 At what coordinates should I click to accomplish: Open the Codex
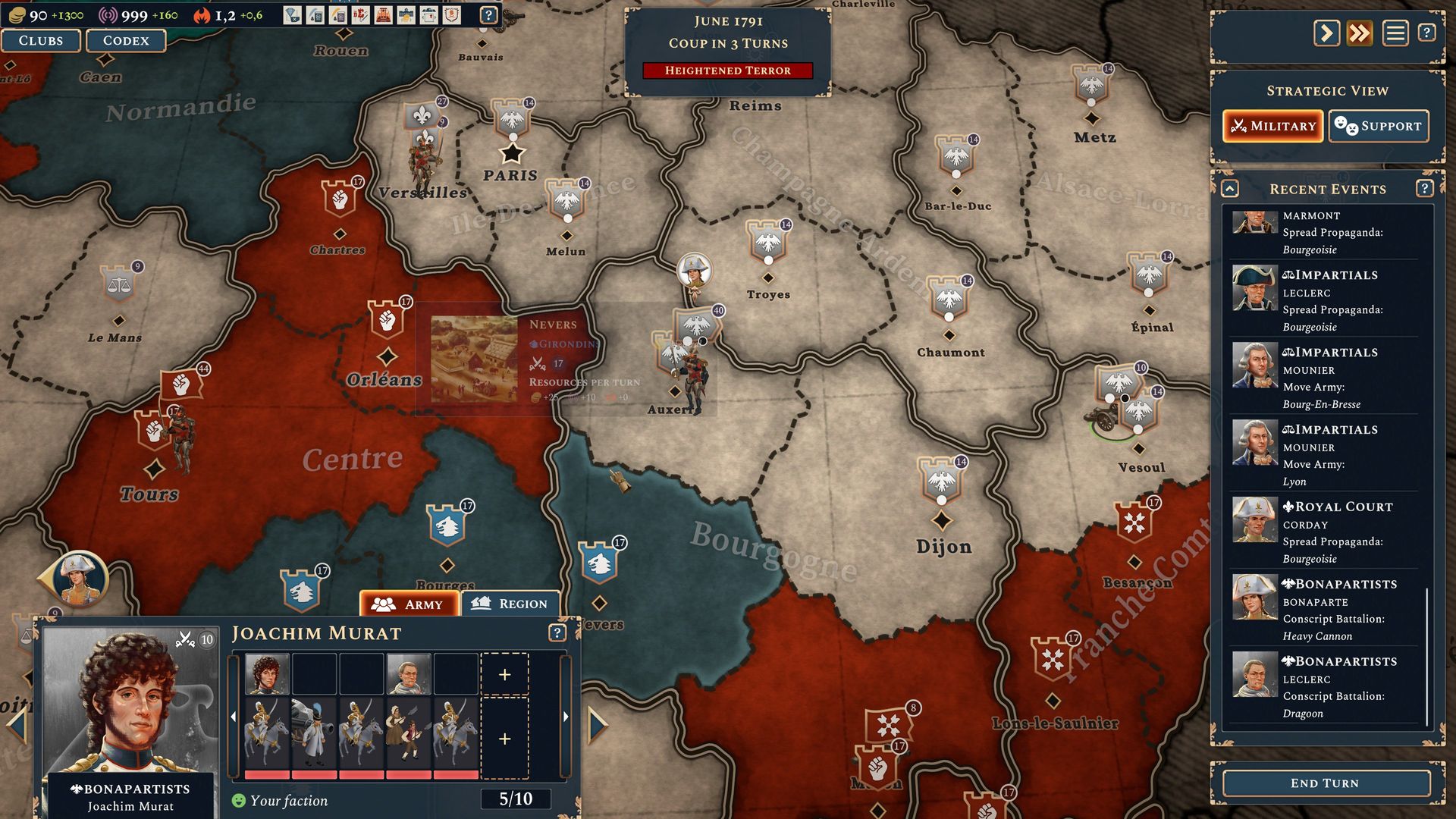[126, 41]
